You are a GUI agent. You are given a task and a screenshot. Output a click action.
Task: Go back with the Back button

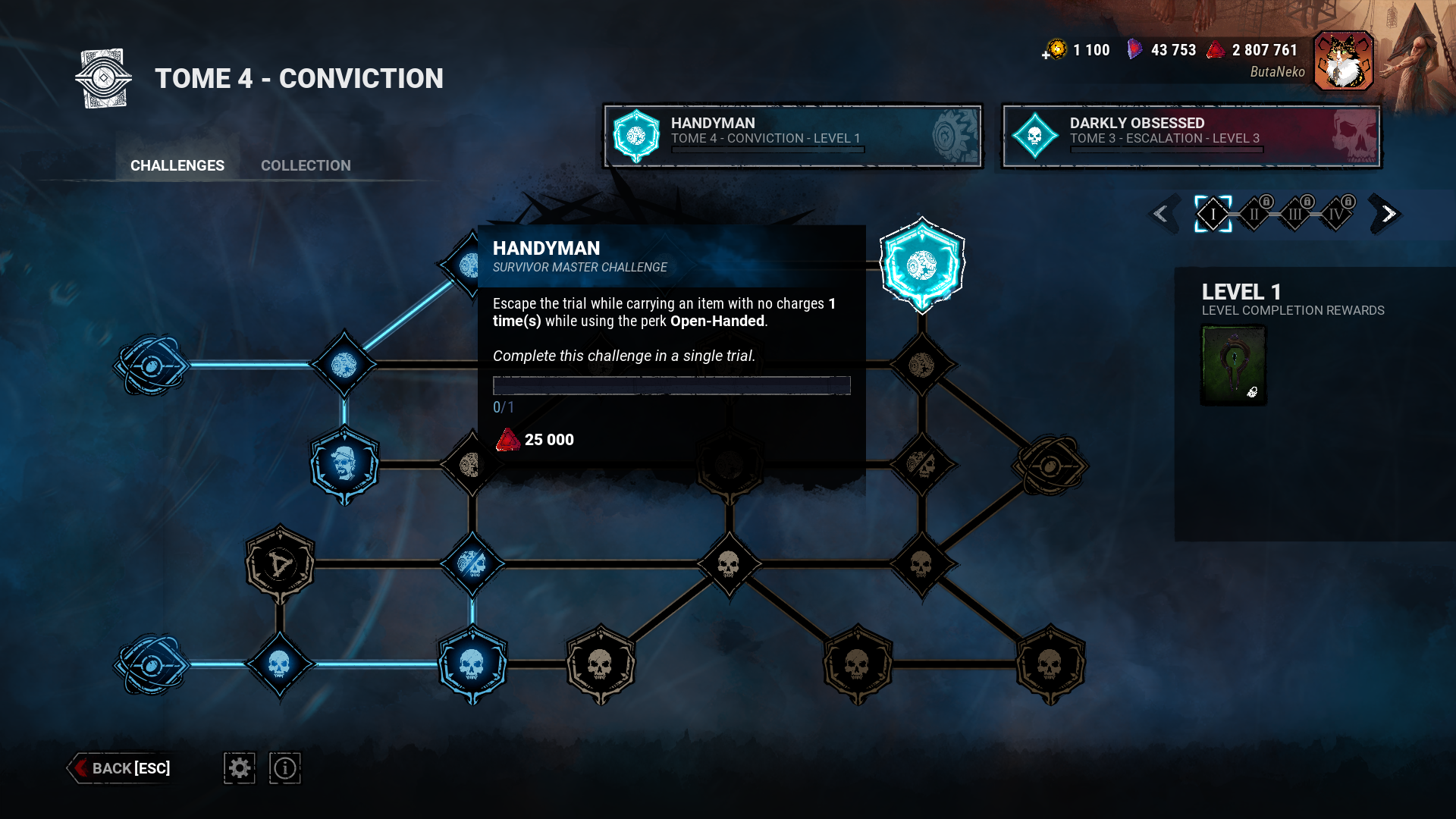click(x=121, y=768)
